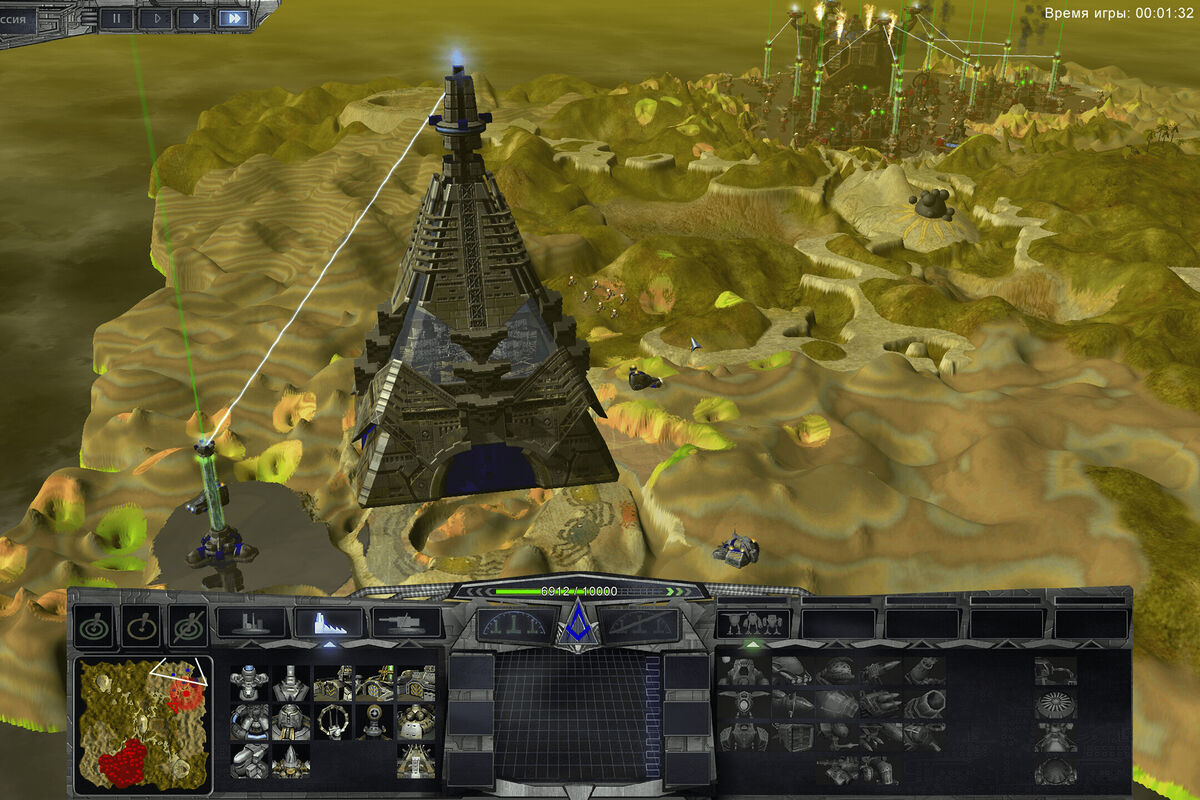Switch to the lit factory buildings tab
This screenshot has width=1200, height=800.
pos(328,623)
